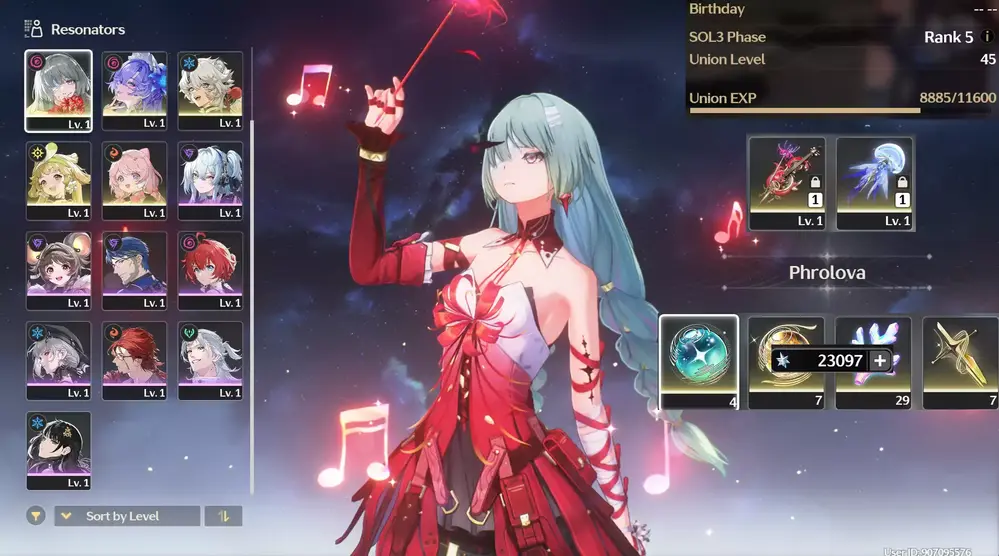
Task: Open the Sort by Level dropdown
Action: (x=127, y=516)
